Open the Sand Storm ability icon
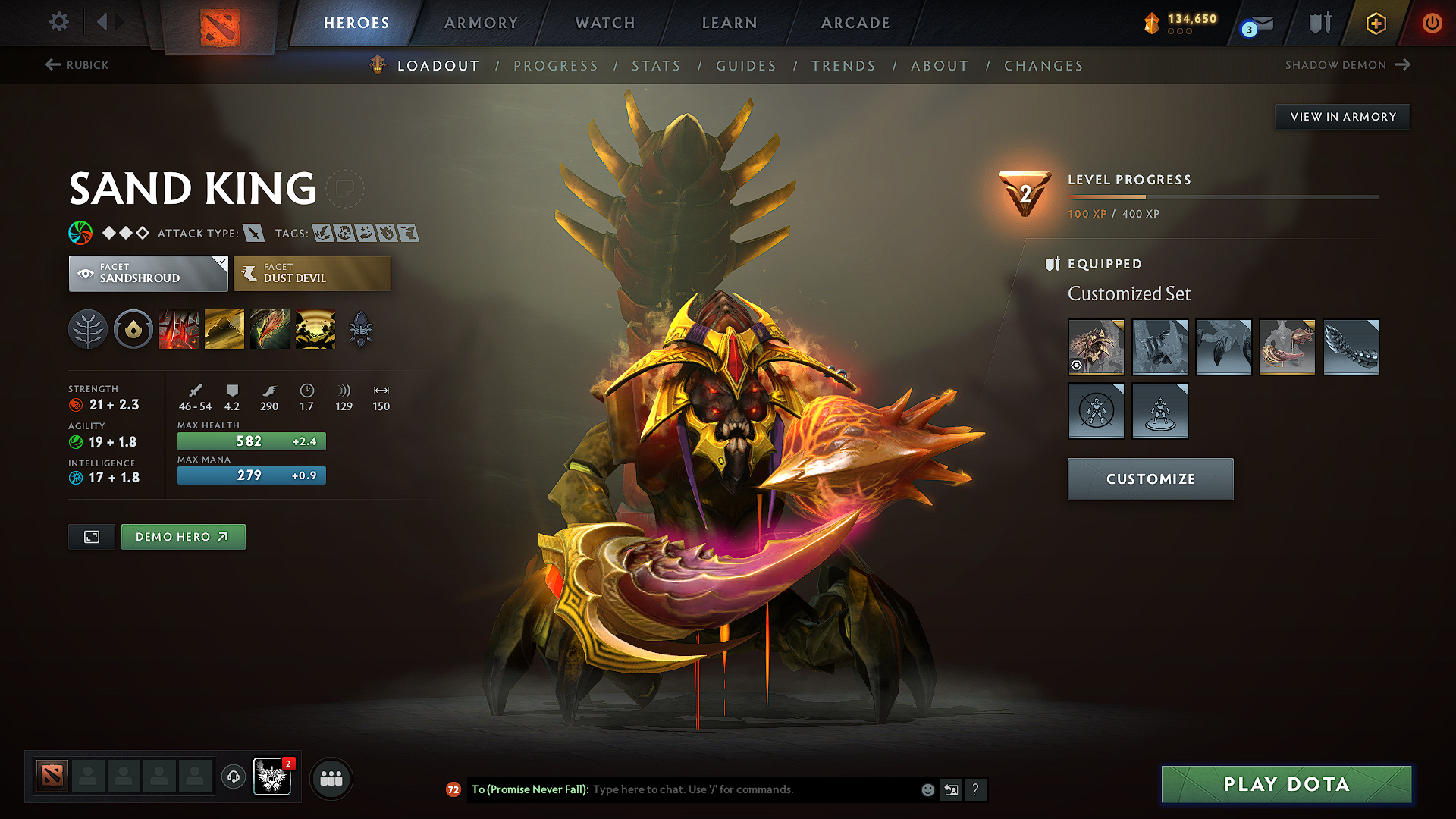Image resolution: width=1456 pixels, height=819 pixels. 224,328
